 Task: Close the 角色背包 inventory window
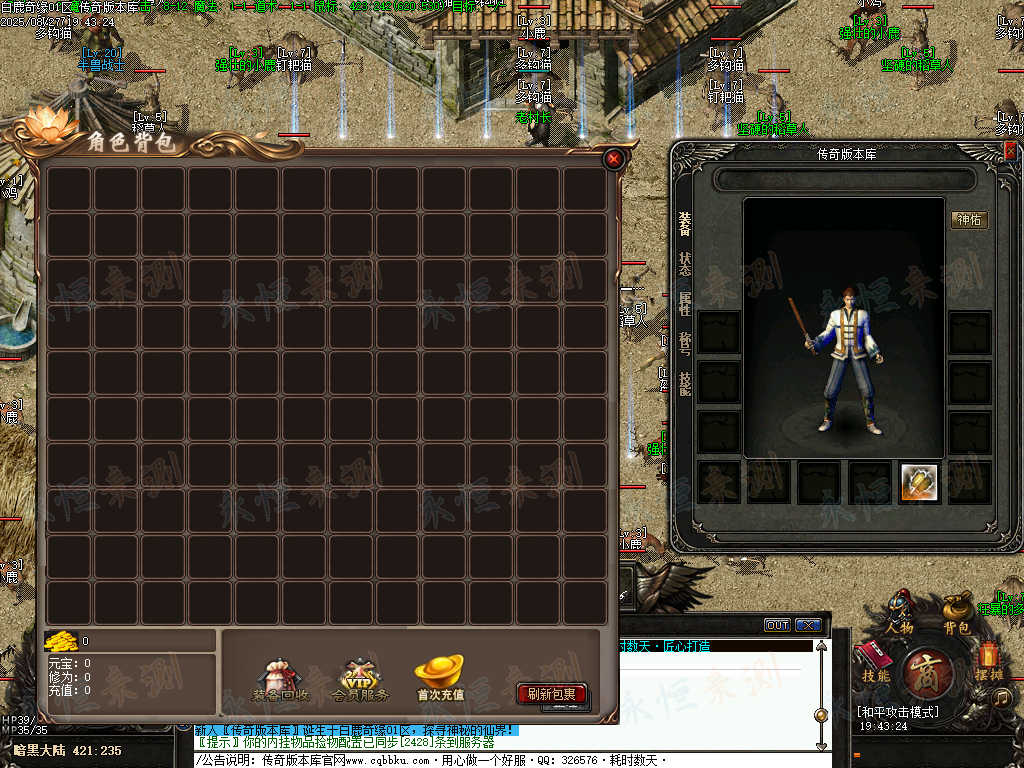click(614, 159)
